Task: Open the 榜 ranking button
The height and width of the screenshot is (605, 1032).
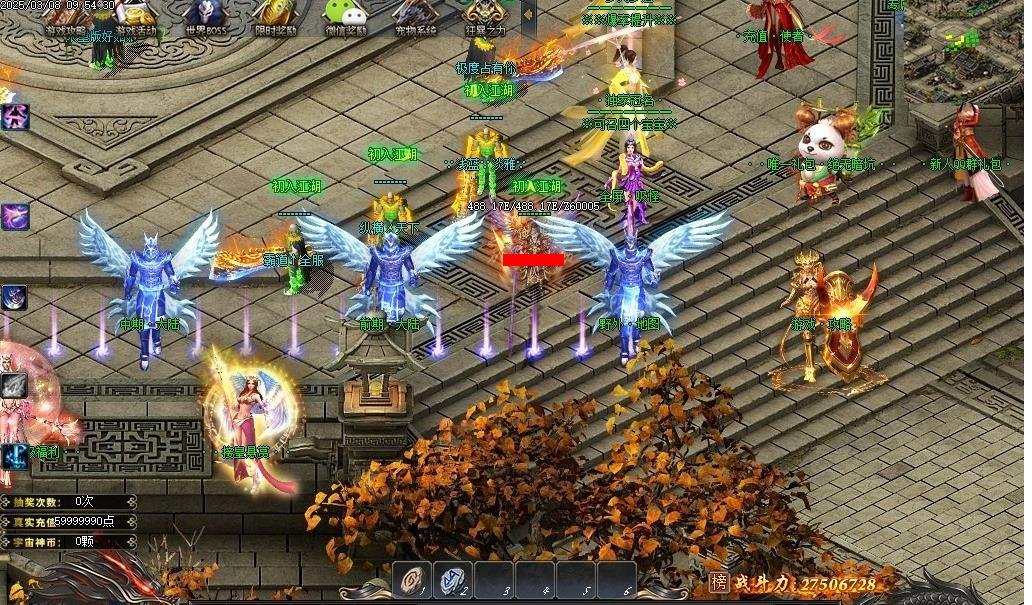Action: pyautogui.click(x=718, y=582)
